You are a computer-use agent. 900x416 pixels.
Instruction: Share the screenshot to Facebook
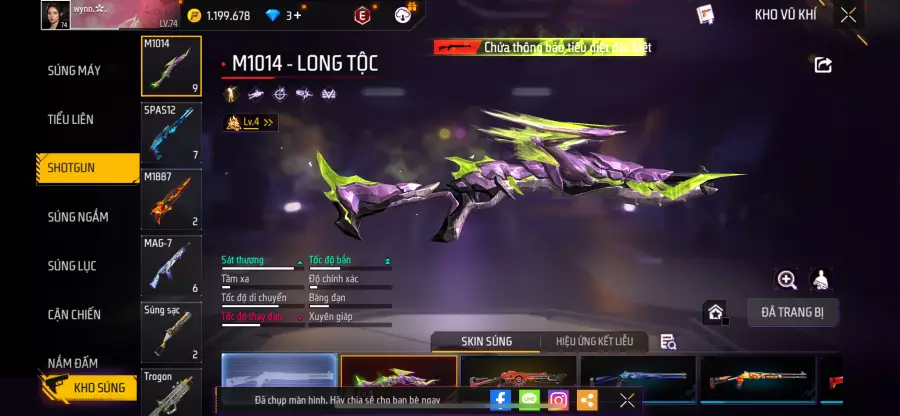pyautogui.click(x=500, y=400)
